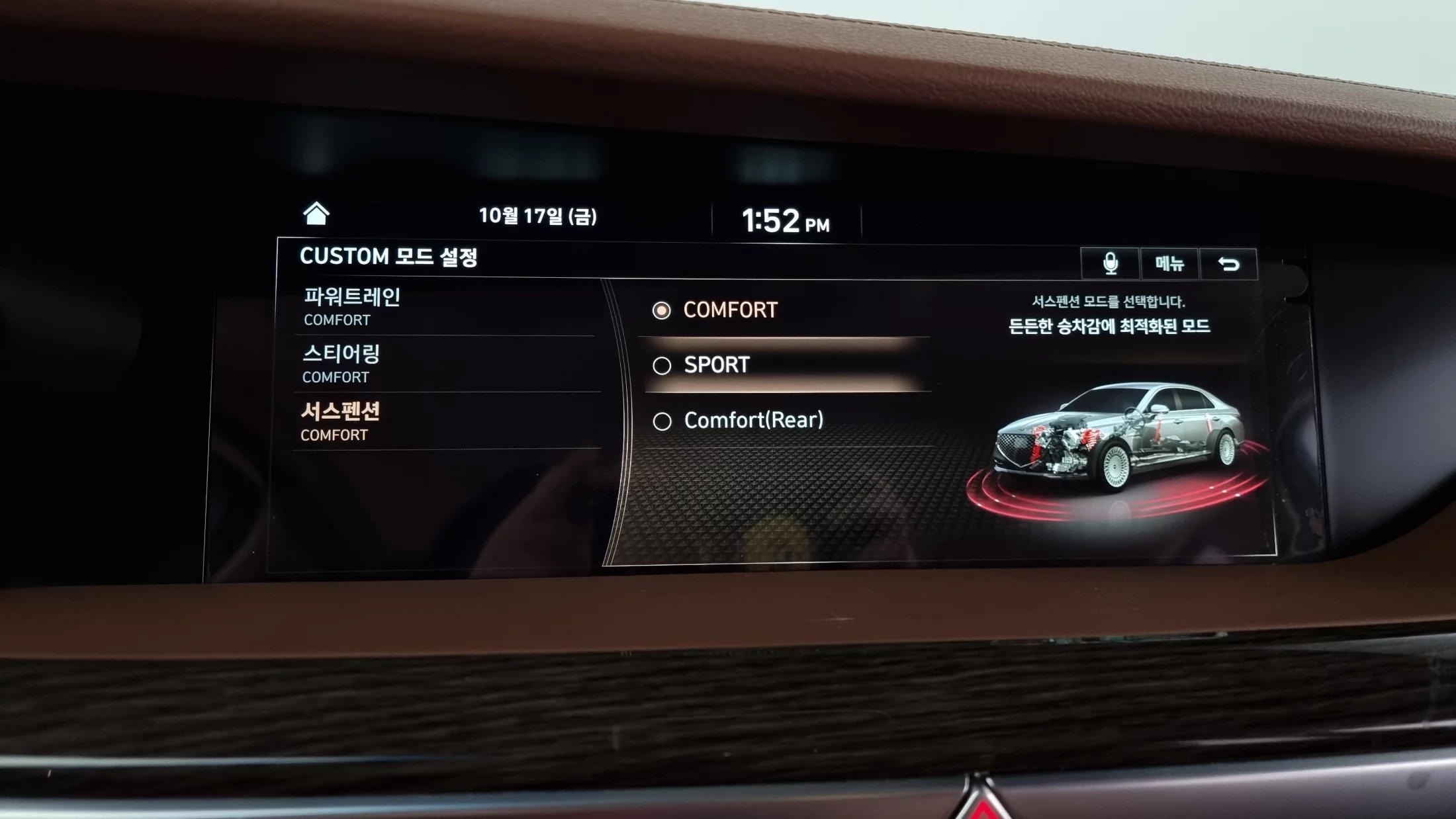Go back with the return arrow
The width and height of the screenshot is (1456, 819).
1228,264
